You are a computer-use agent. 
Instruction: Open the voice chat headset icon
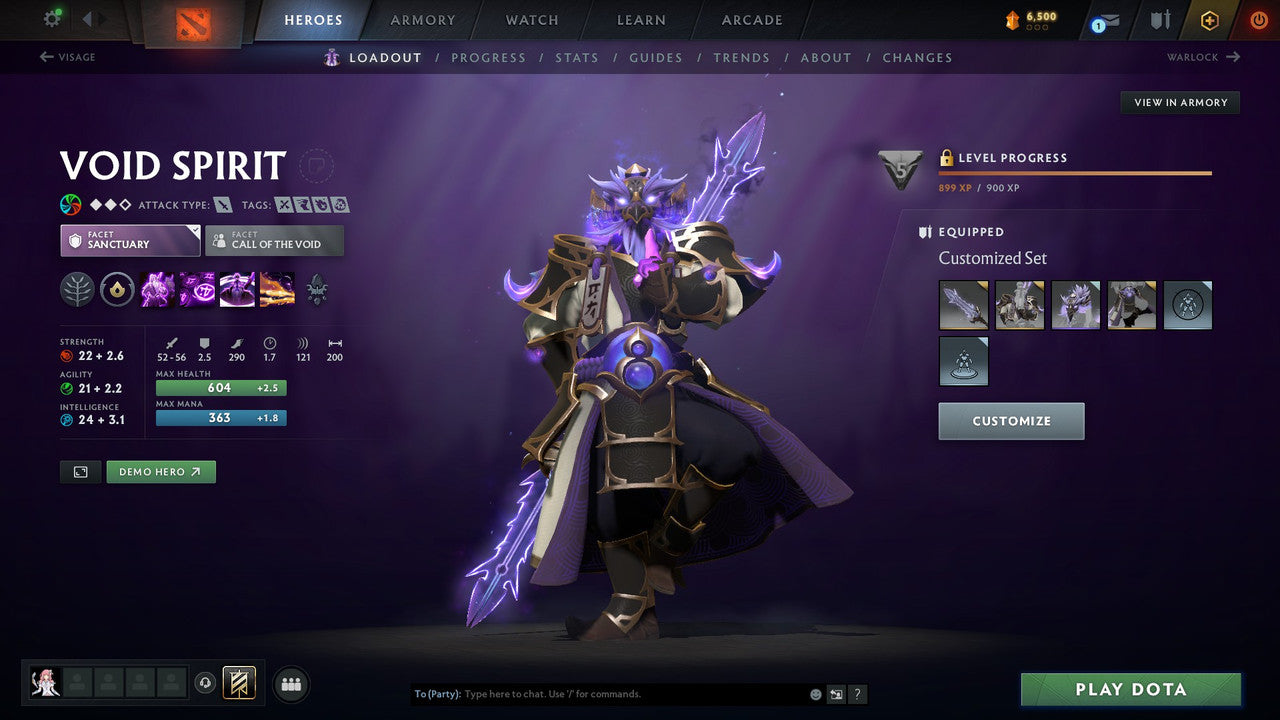(205, 683)
